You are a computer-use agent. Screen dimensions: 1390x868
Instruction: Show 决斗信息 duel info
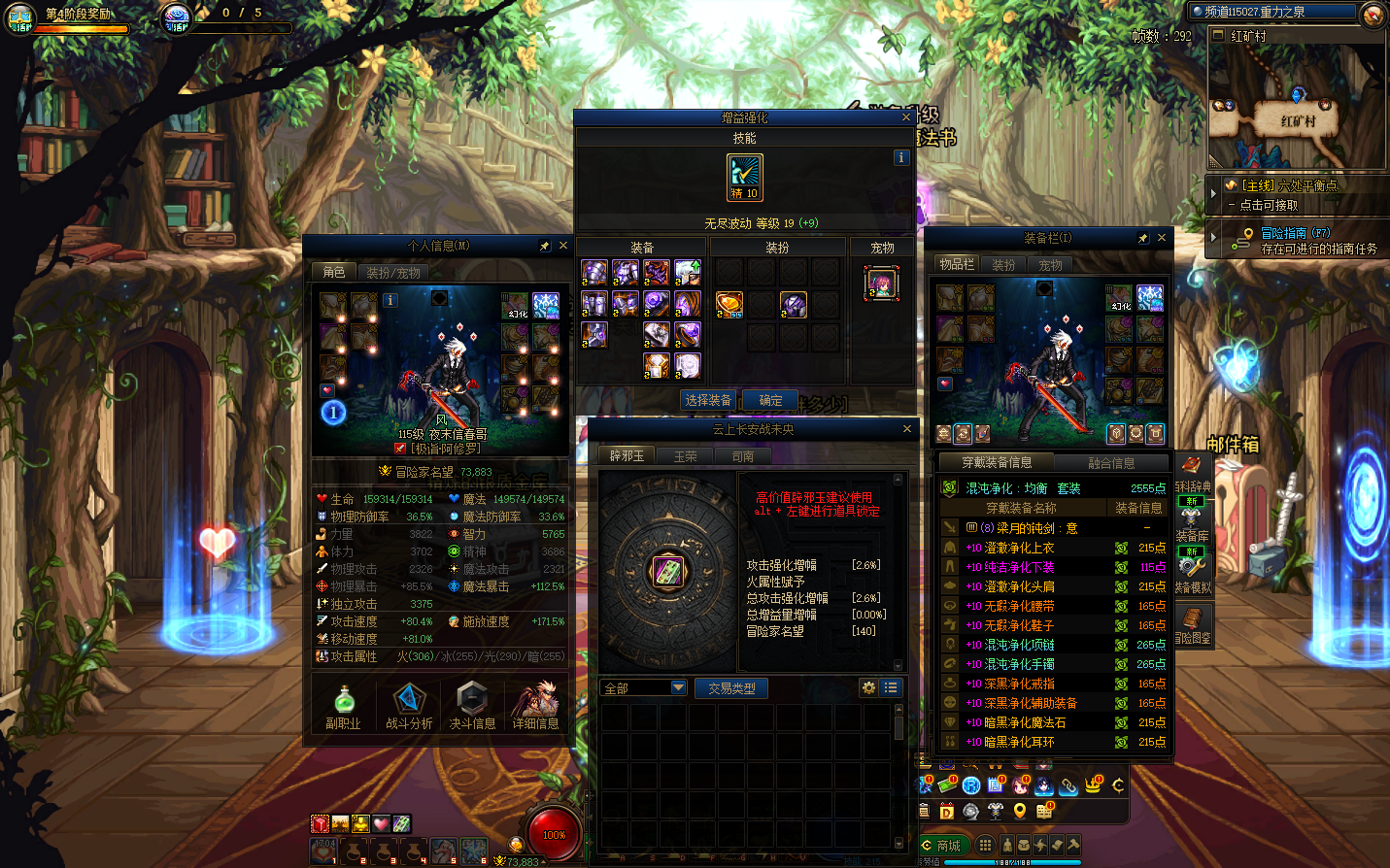click(472, 705)
